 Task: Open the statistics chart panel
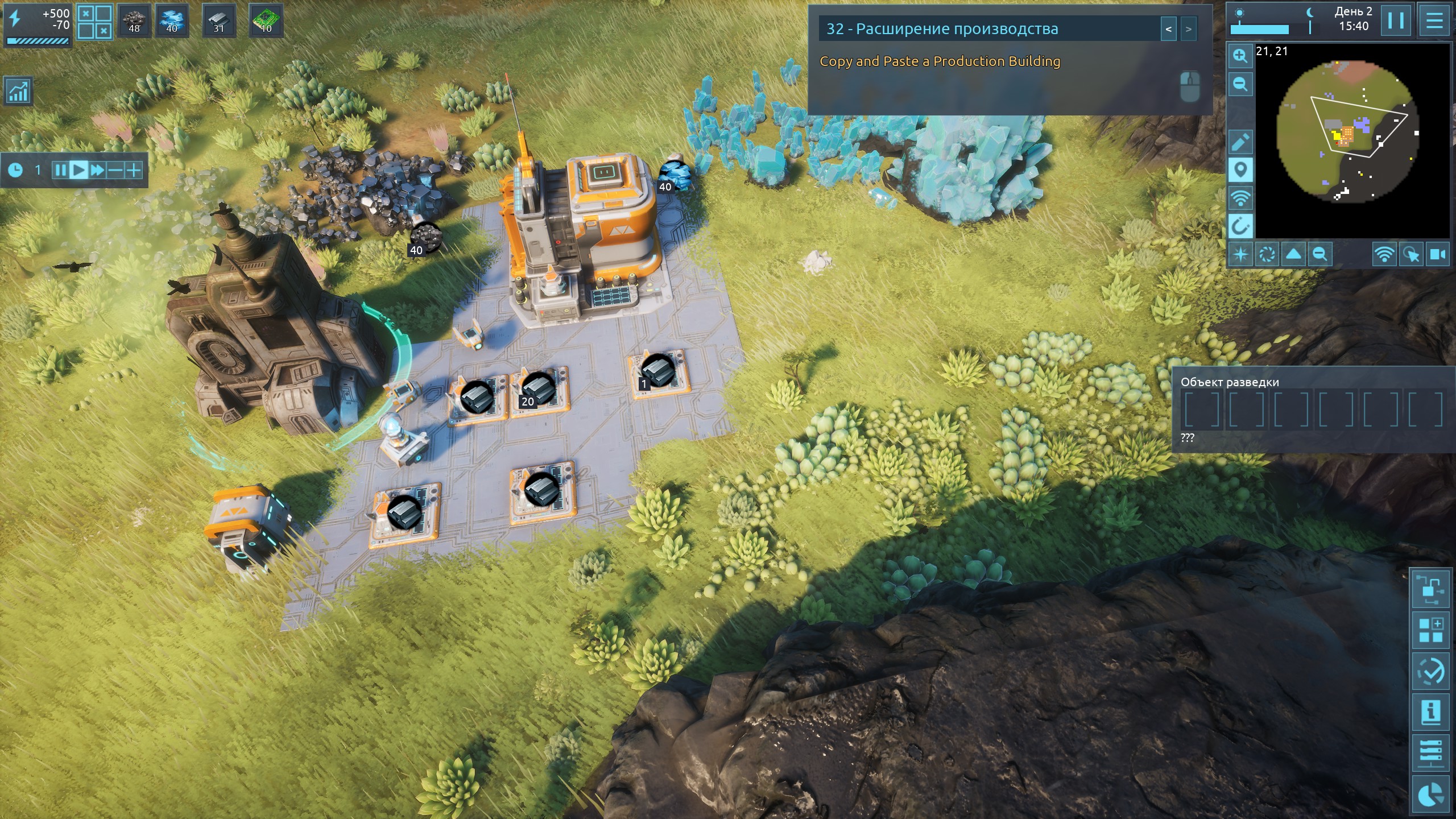pos(18,92)
